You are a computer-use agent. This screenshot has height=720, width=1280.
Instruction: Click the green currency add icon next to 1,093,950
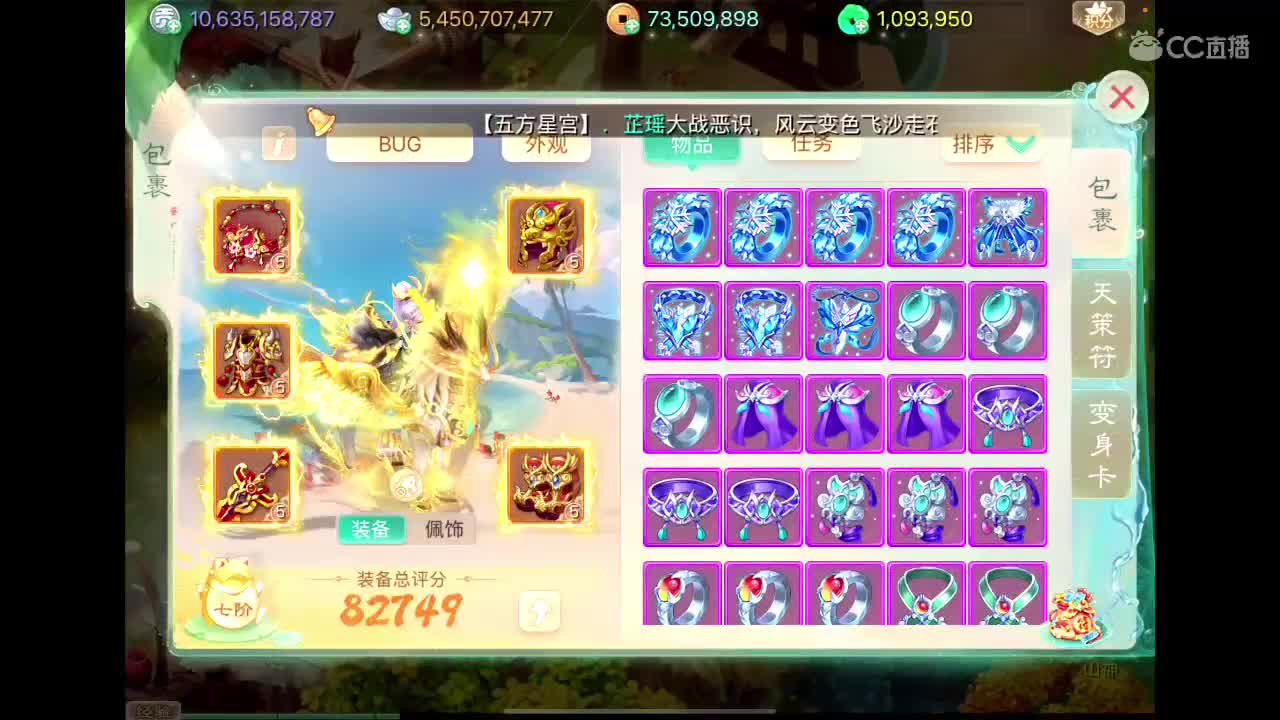tap(853, 19)
